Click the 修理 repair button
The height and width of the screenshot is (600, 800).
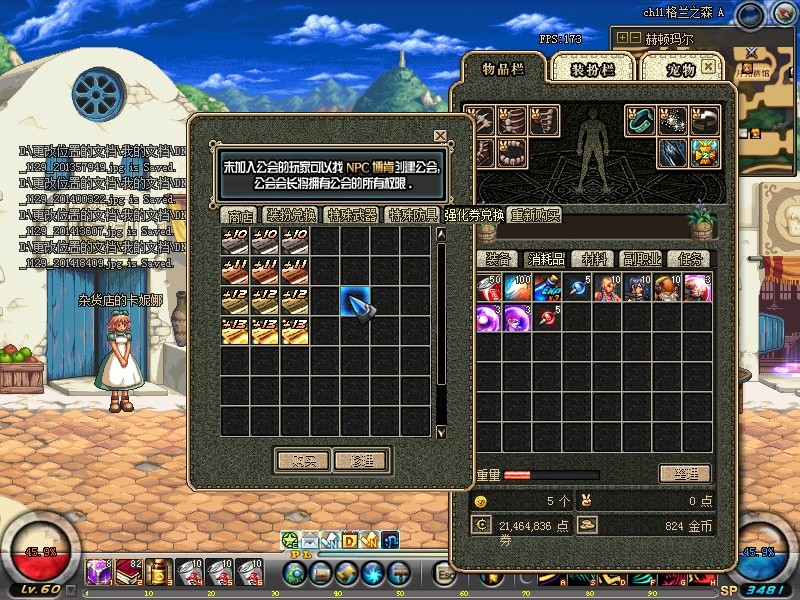pyautogui.click(x=361, y=461)
